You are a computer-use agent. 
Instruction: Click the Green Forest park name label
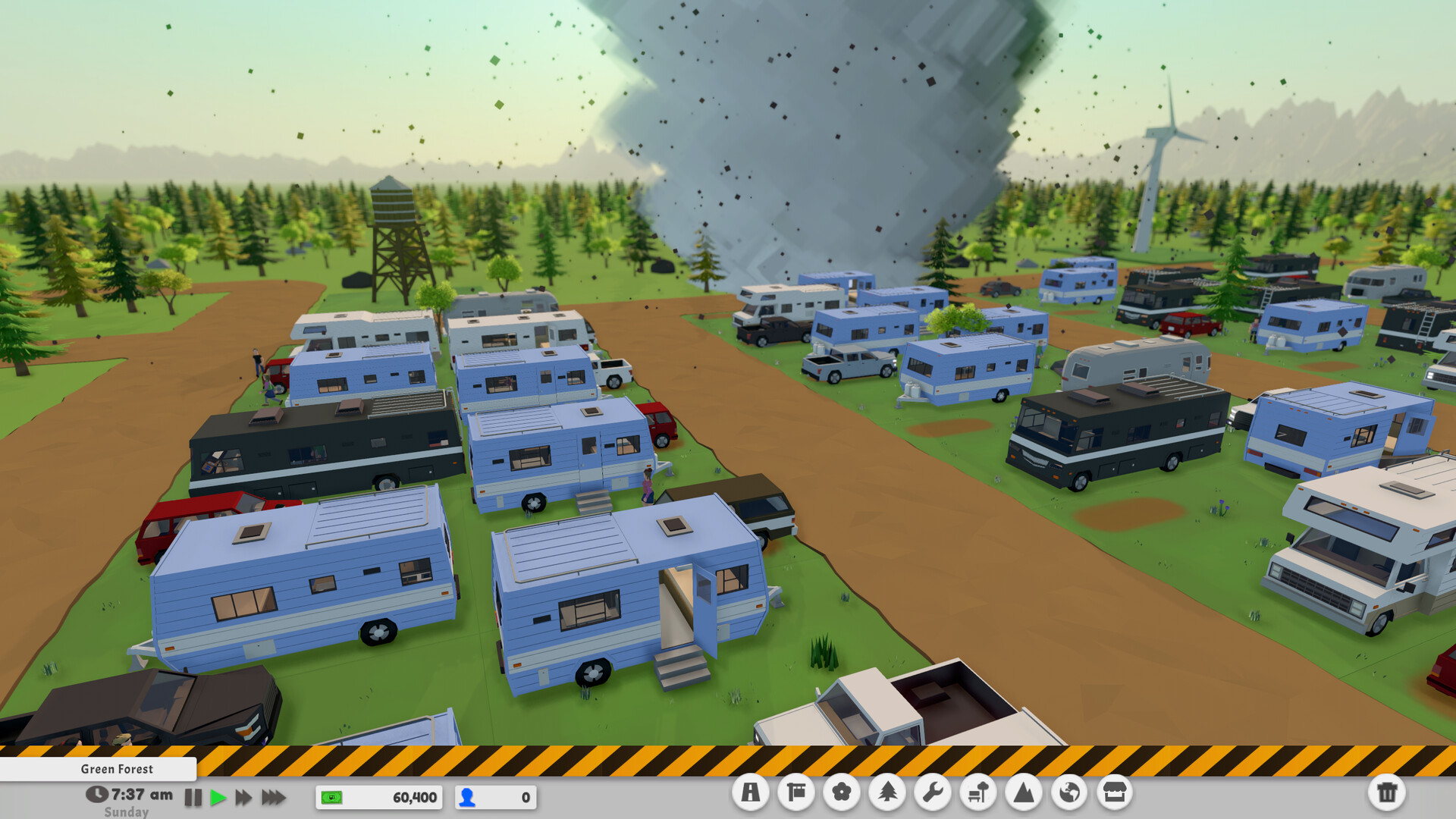[x=117, y=769]
